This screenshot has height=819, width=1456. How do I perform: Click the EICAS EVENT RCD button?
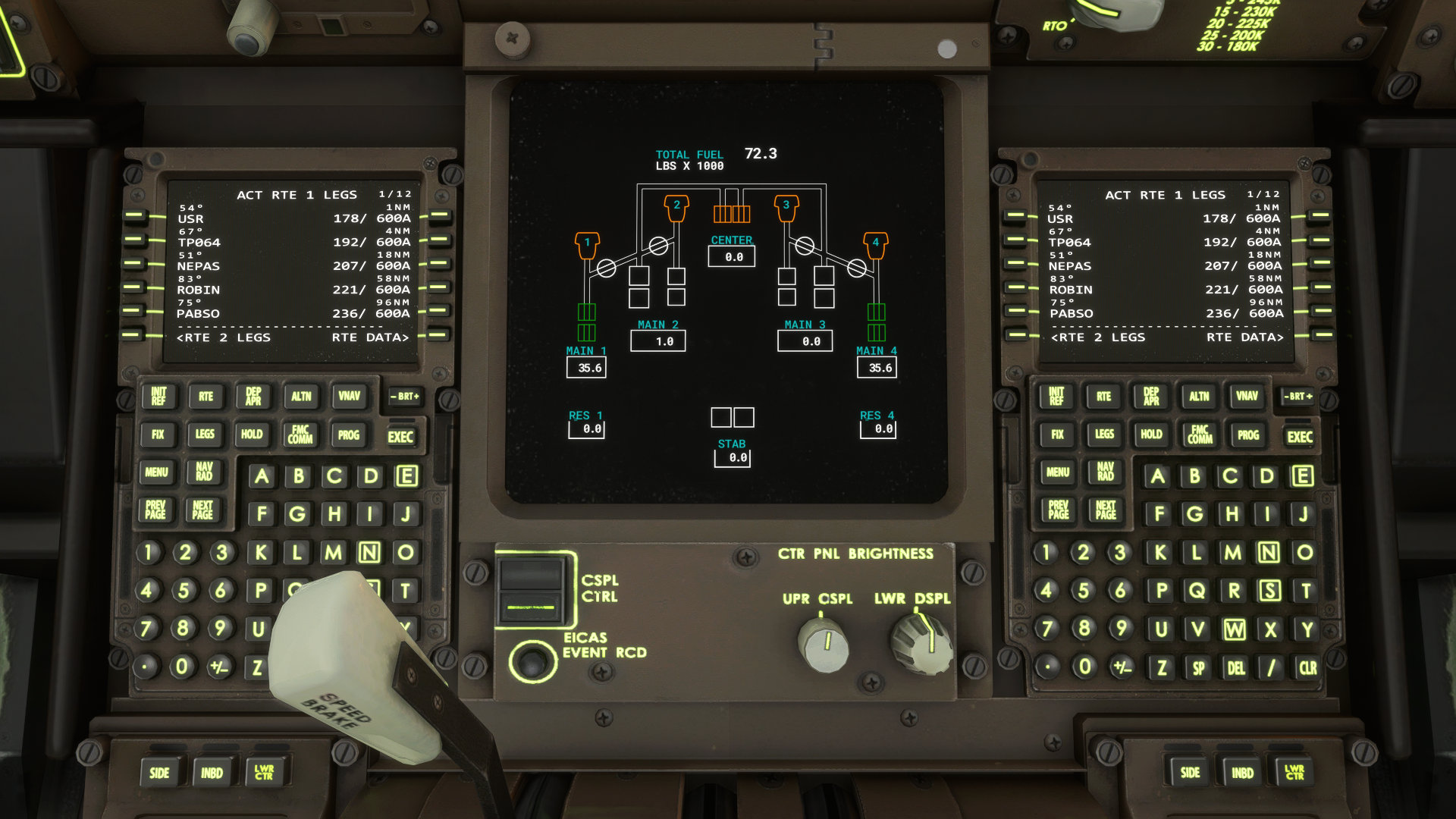(x=532, y=662)
